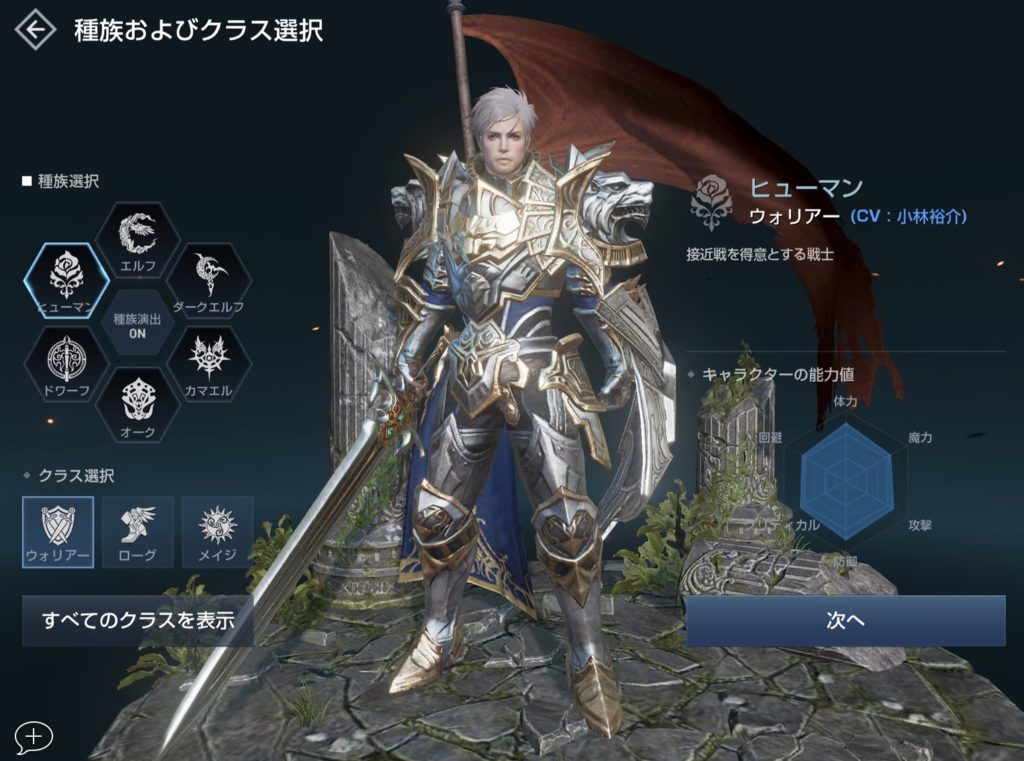Proceed with the 次へ button

pyautogui.click(x=845, y=620)
